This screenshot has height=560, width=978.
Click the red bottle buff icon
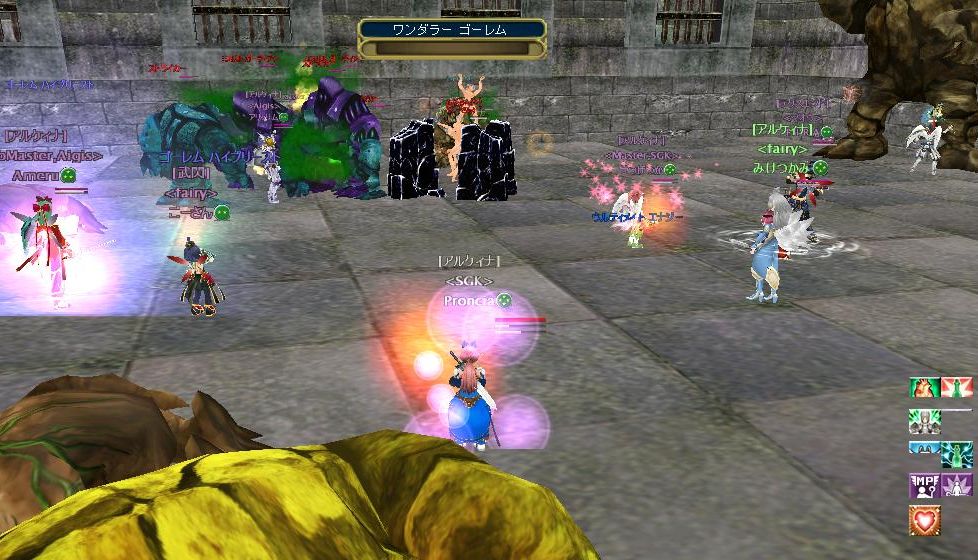coord(957,388)
